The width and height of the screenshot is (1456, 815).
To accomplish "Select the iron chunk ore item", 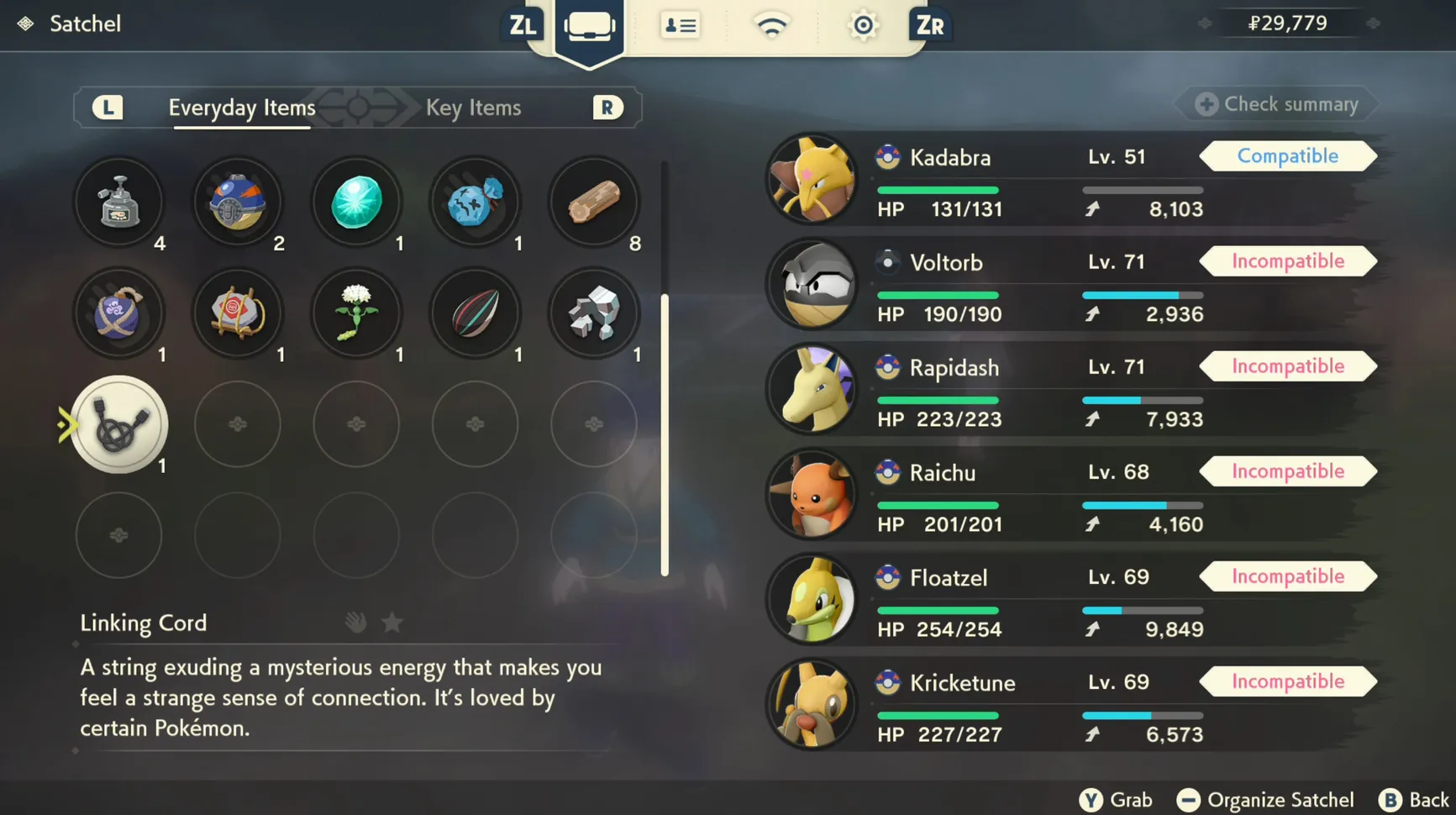I will pyautogui.click(x=594, y=313).
